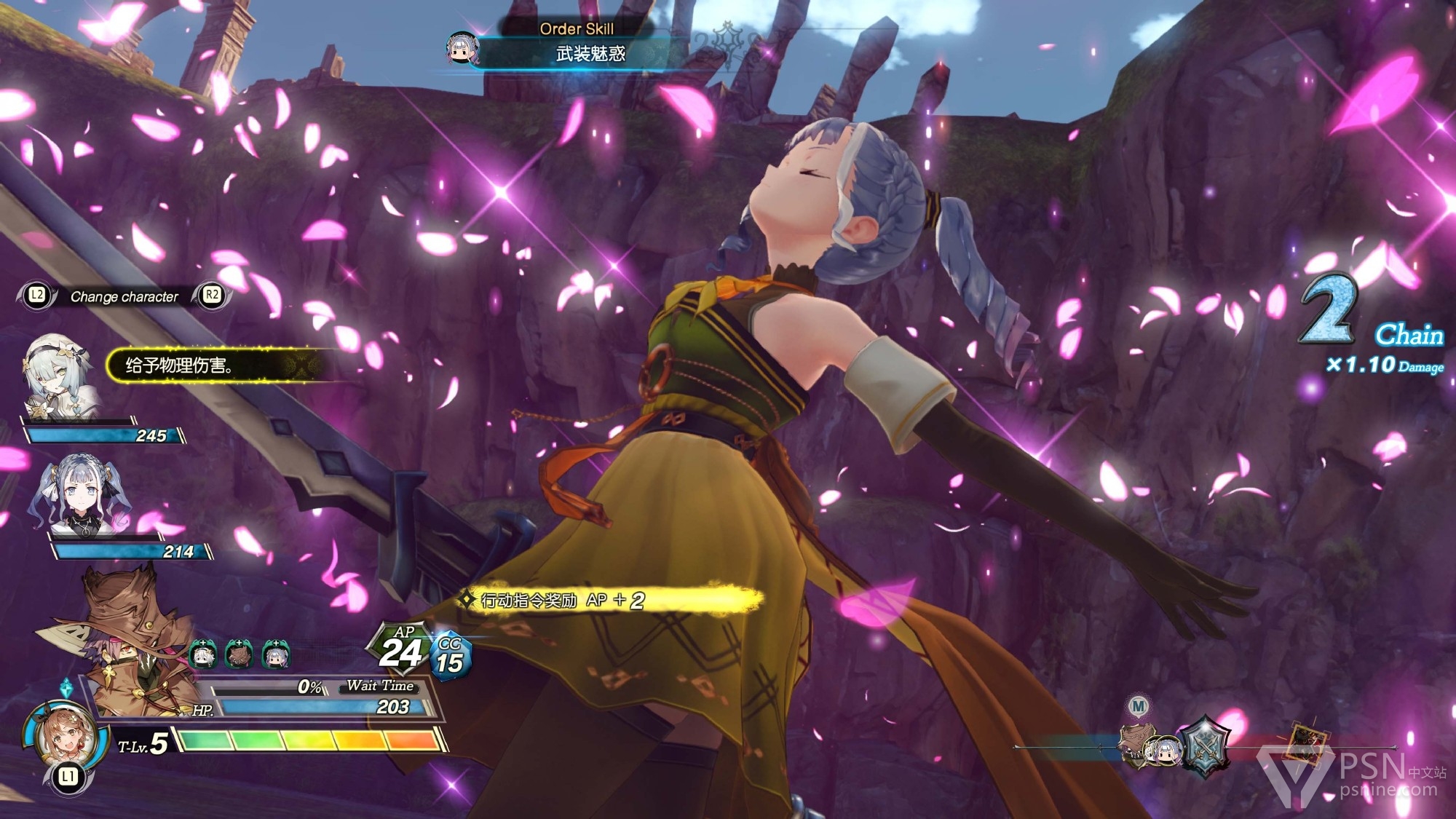Click Ryza's circular portrait icon
Image resolution: width=1456 pixels, height=819 pixels.
61,735
